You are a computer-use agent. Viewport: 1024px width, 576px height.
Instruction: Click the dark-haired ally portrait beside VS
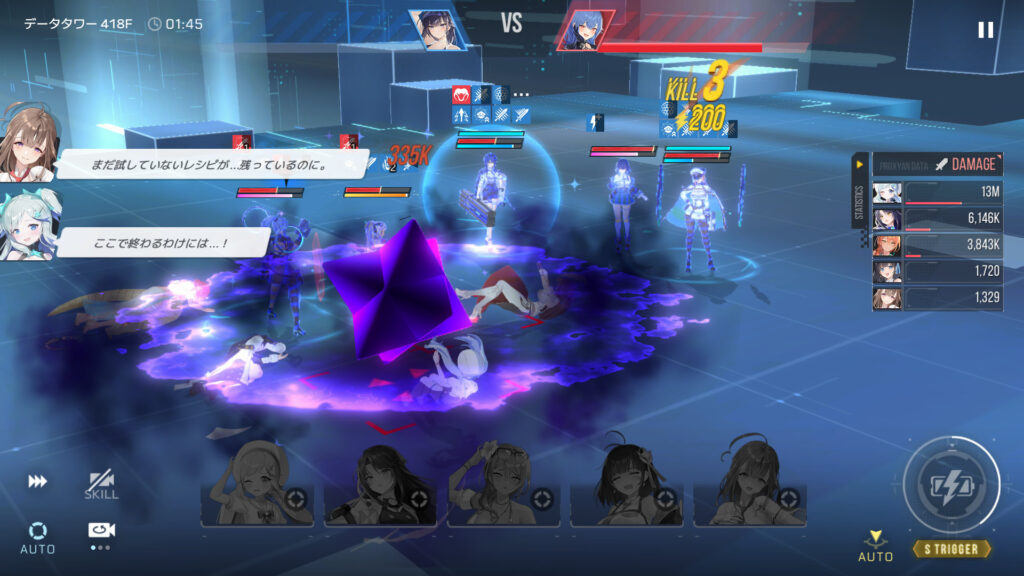(x=437, y=30)
